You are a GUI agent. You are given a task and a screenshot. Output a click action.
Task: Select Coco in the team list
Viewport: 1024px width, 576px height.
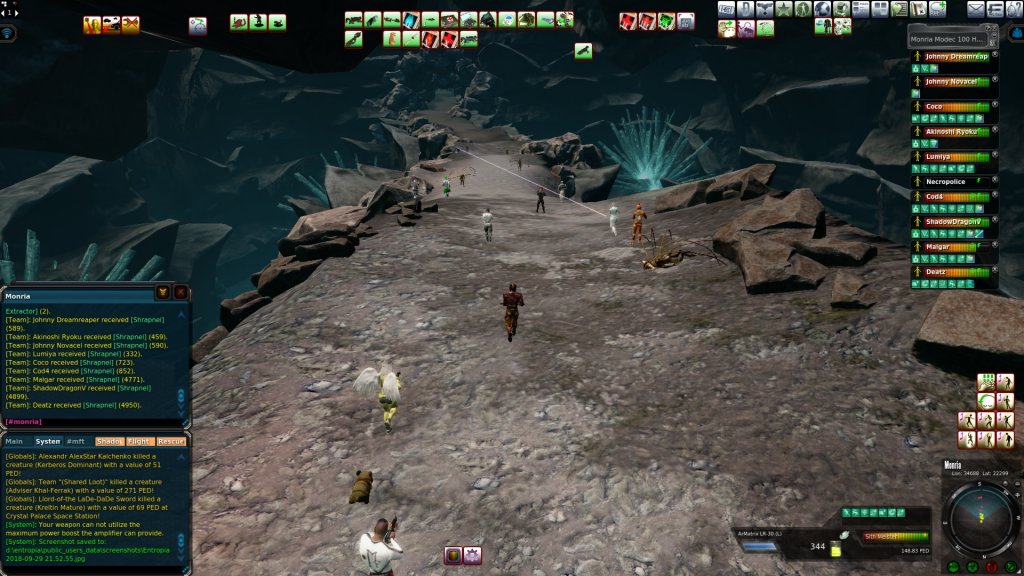(934, 106)
